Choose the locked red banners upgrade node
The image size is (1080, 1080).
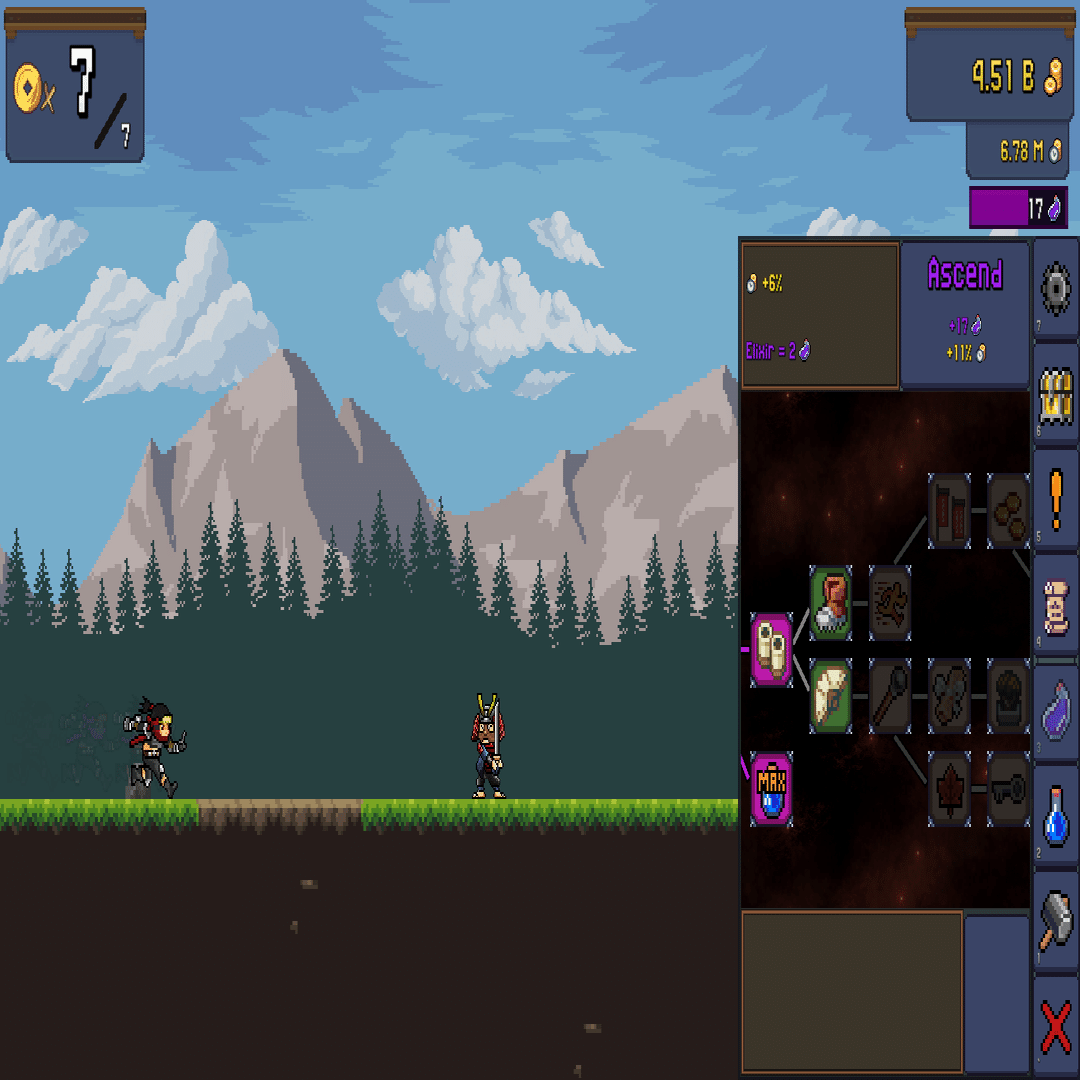click(949, 511)
